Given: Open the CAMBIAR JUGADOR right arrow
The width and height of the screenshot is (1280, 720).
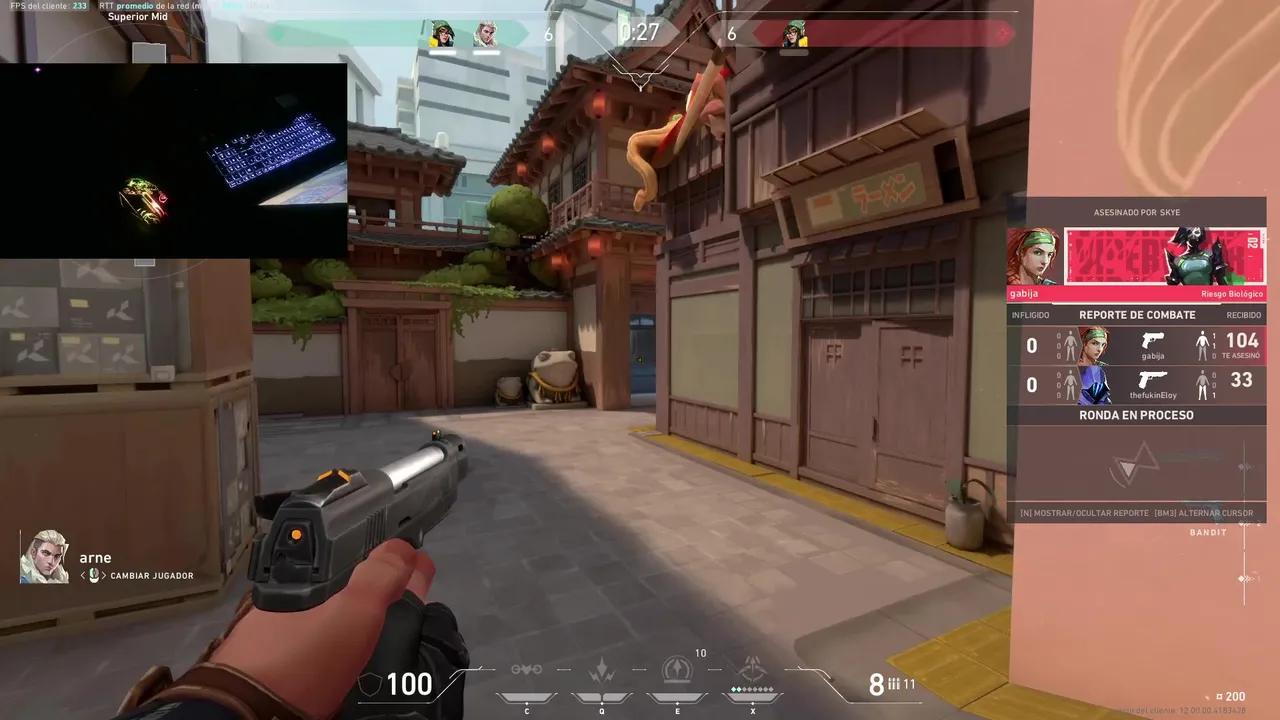Looking at the screenshot, I should coord(104,575).
